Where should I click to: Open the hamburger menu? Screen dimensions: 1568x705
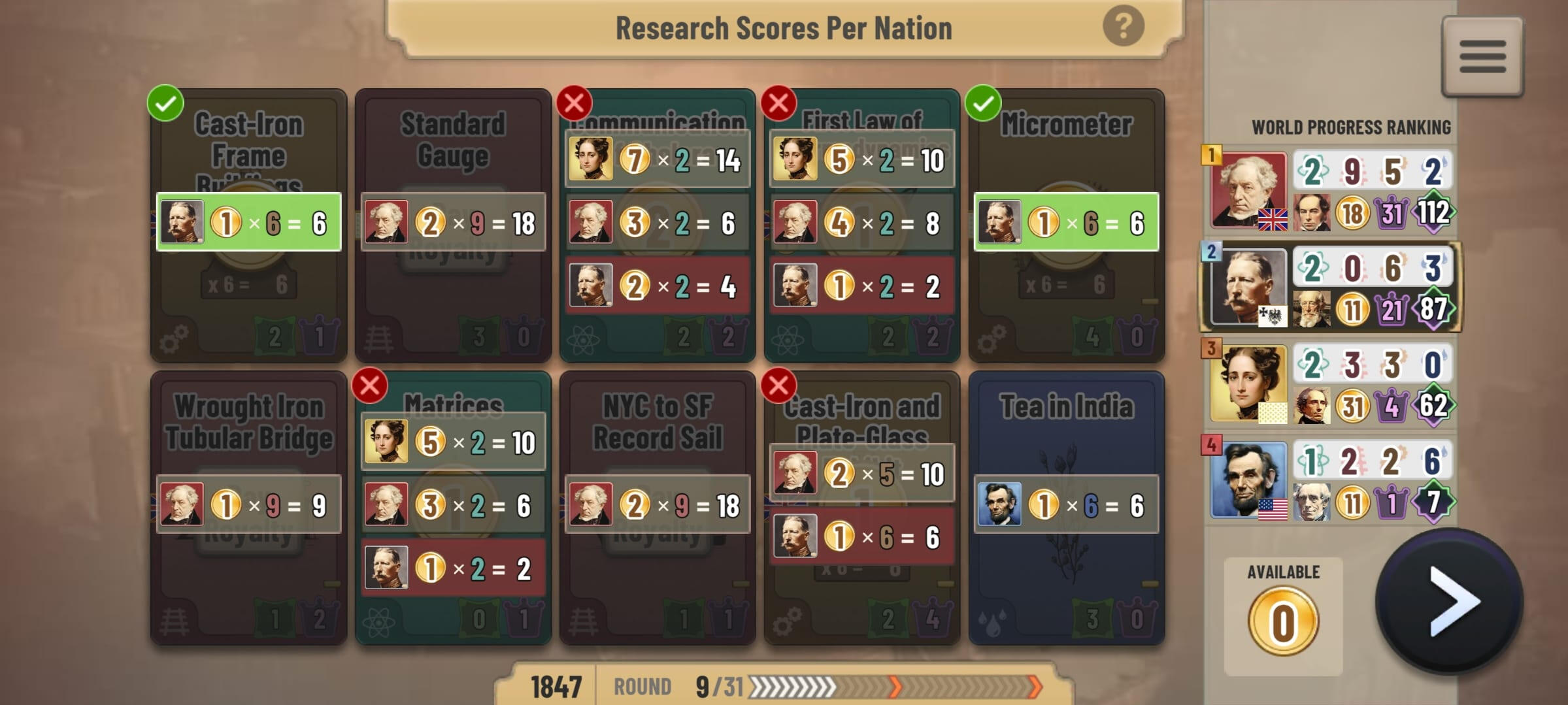1482,57
